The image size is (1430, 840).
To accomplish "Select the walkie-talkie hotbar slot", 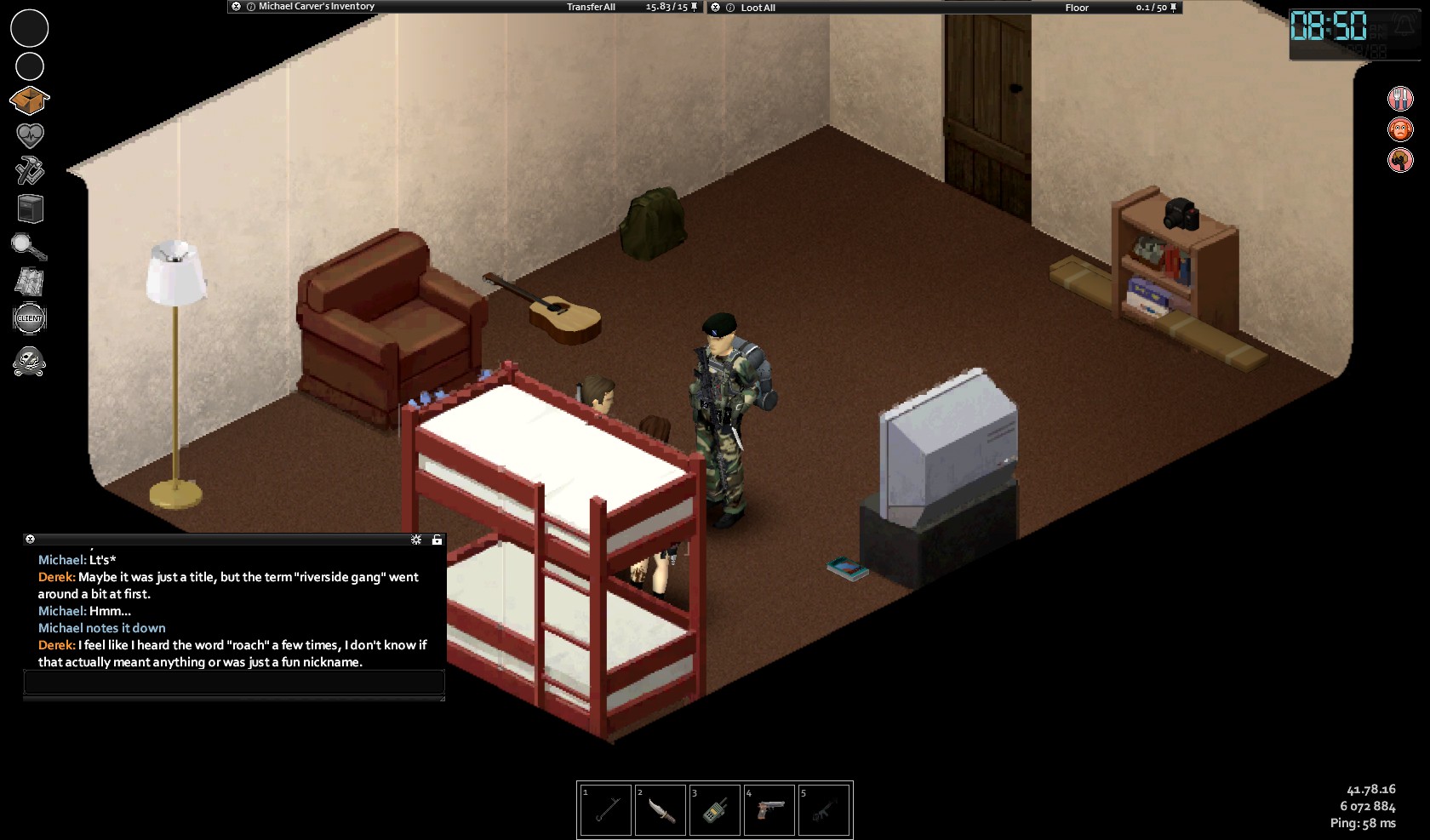I will [x=715, y=809].
